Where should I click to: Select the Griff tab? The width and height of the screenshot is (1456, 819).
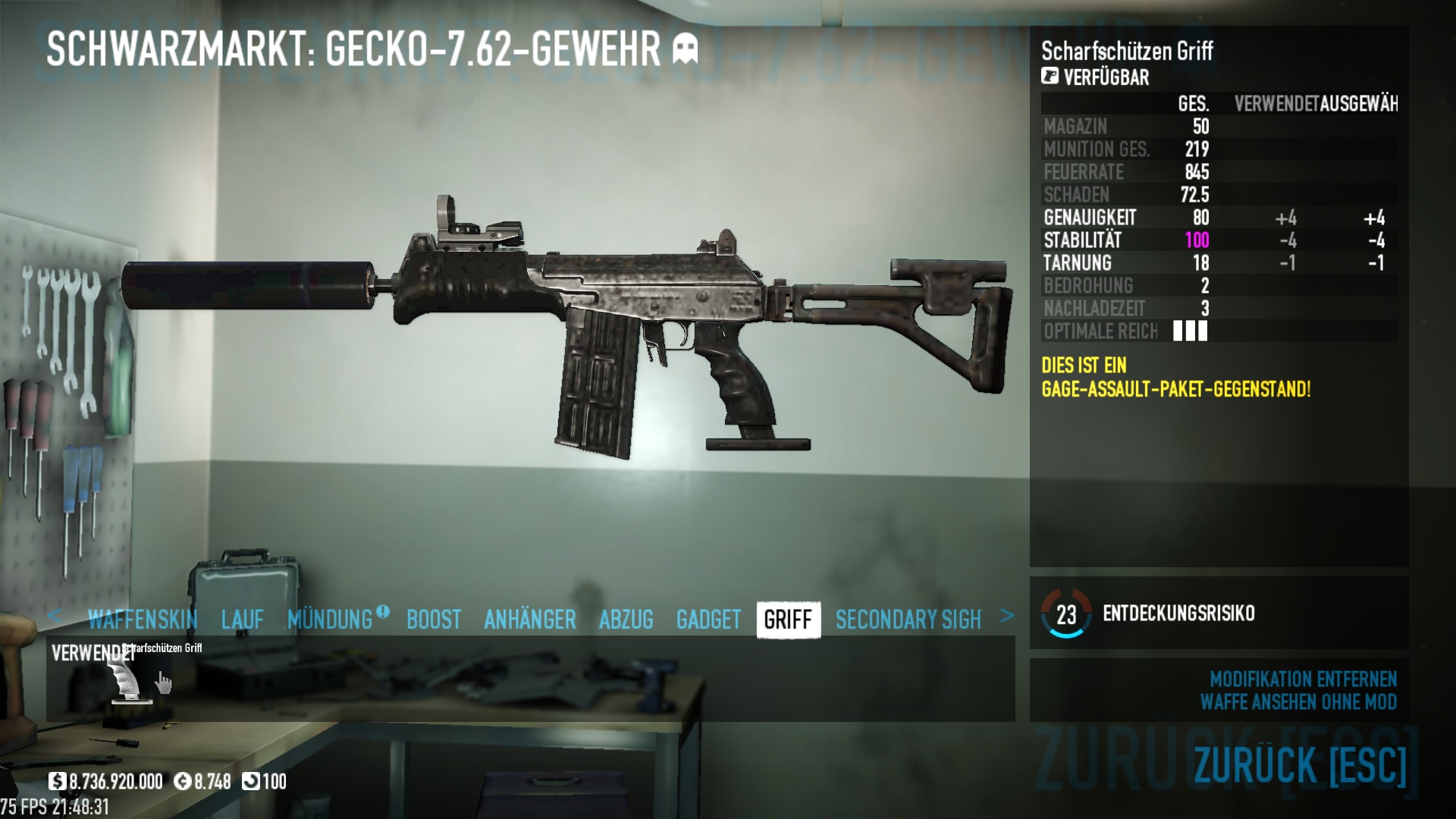click(x=788, y=620)
